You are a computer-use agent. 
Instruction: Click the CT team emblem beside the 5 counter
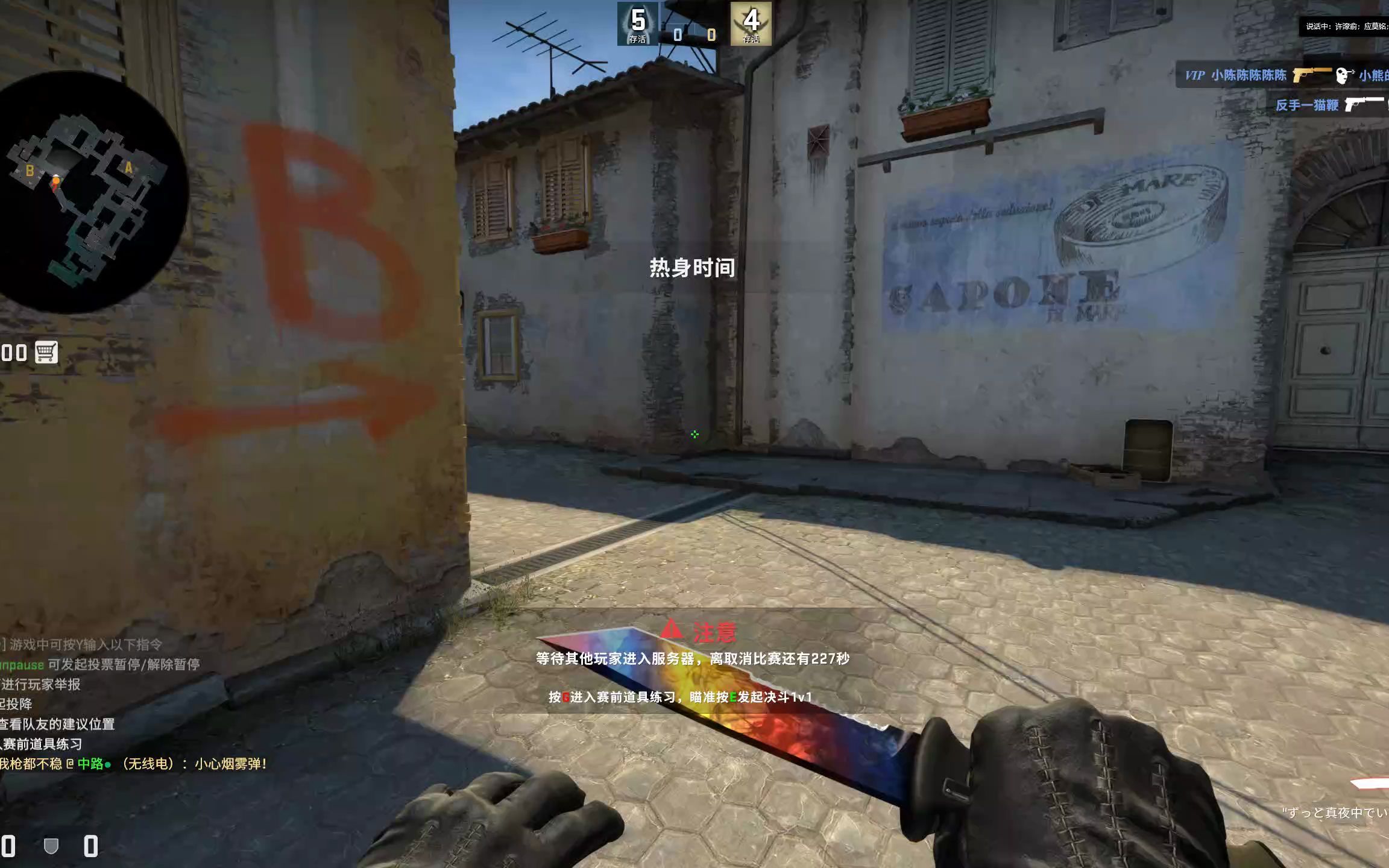[x=636, y=24]
